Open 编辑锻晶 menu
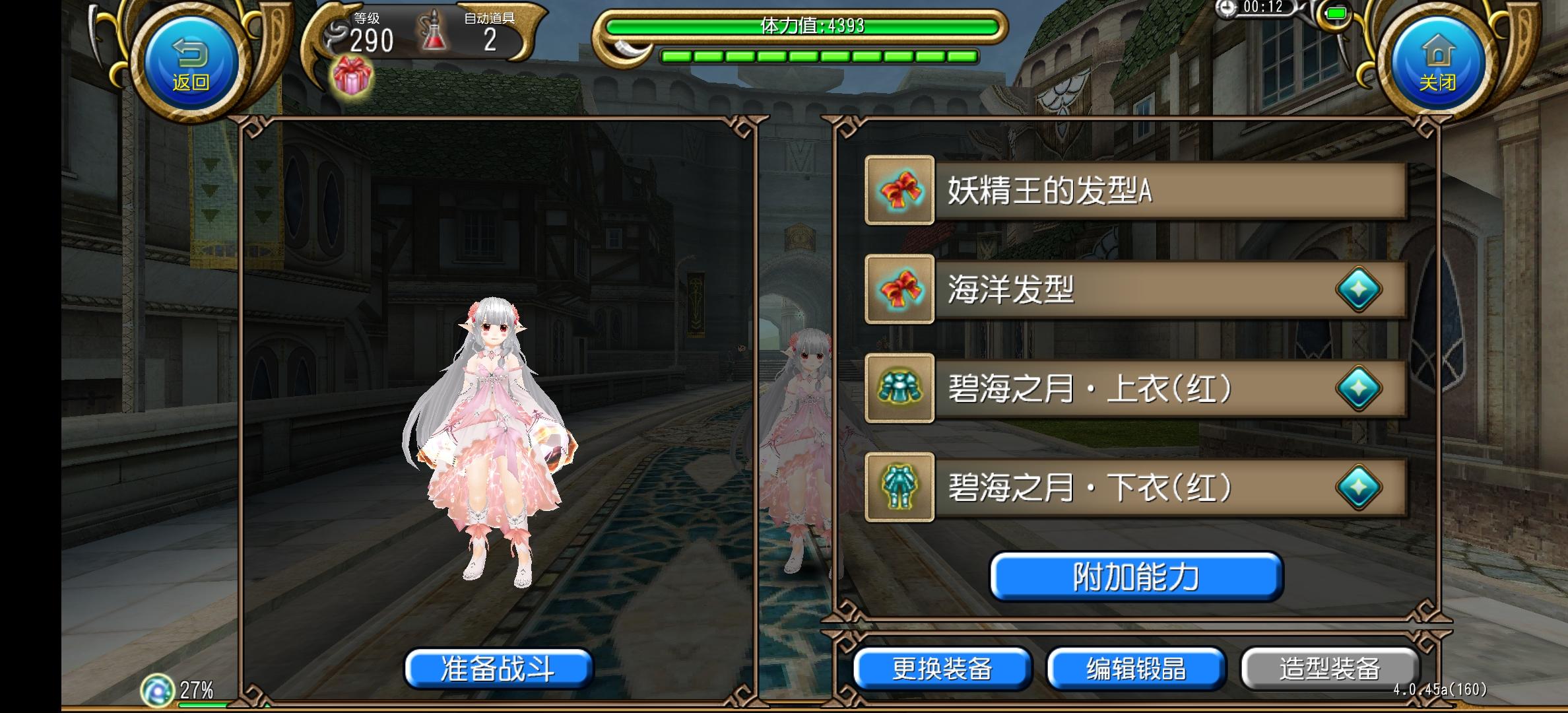1568x713 pixels. [1137, 669]
